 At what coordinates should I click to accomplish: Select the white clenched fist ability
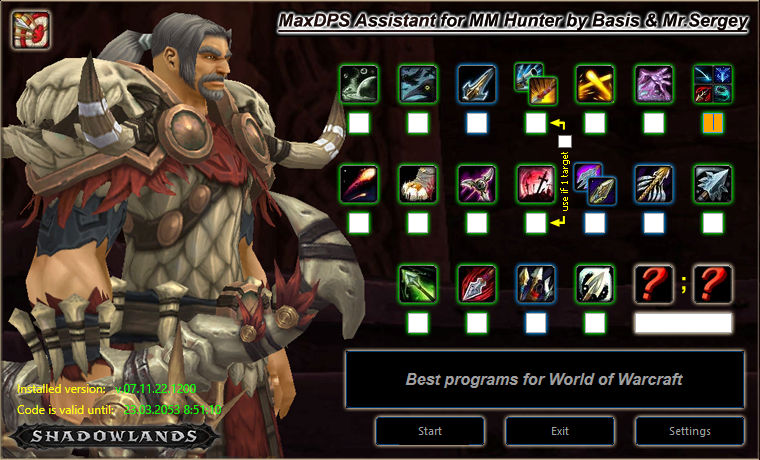tap(418, 184)
